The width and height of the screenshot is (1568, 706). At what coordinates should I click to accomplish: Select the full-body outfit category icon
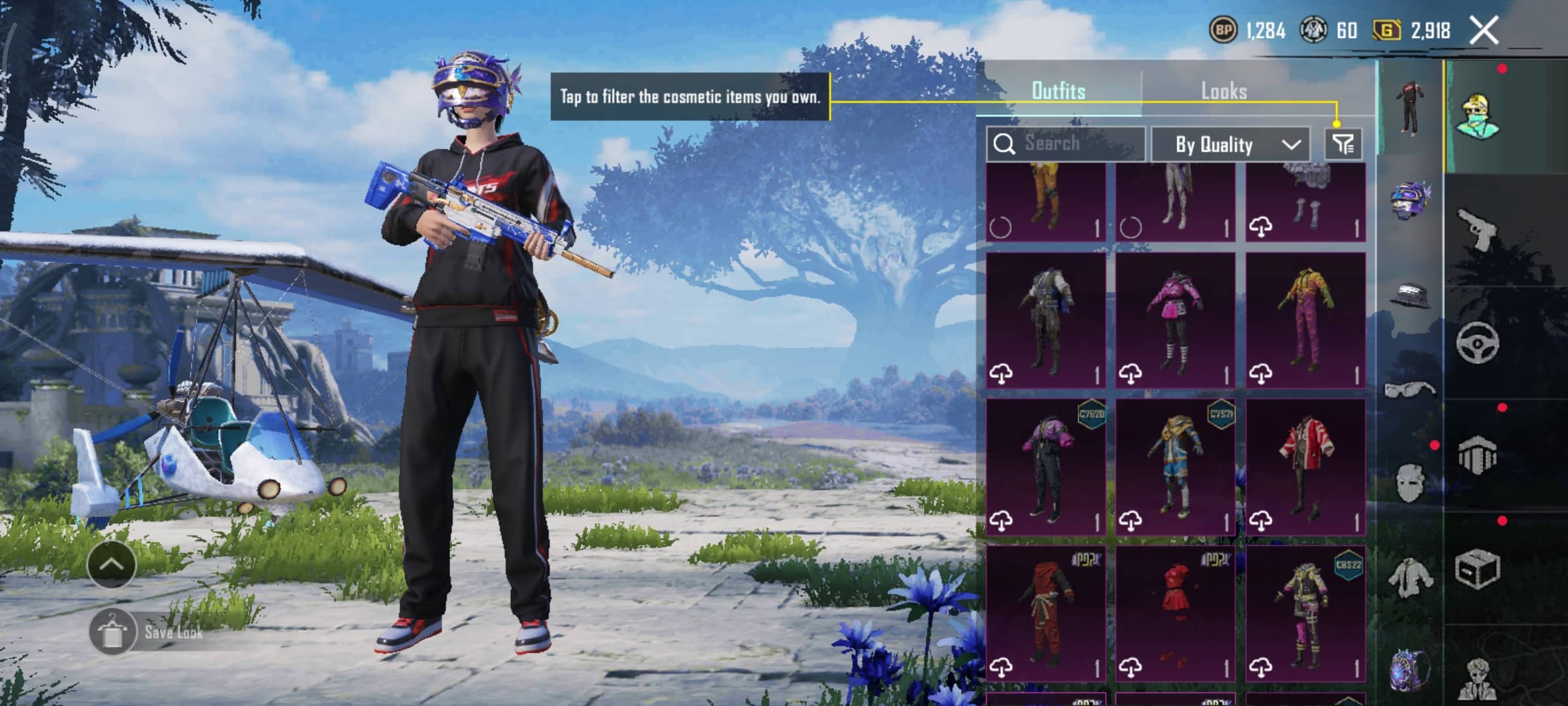[x=1410, y=108]
